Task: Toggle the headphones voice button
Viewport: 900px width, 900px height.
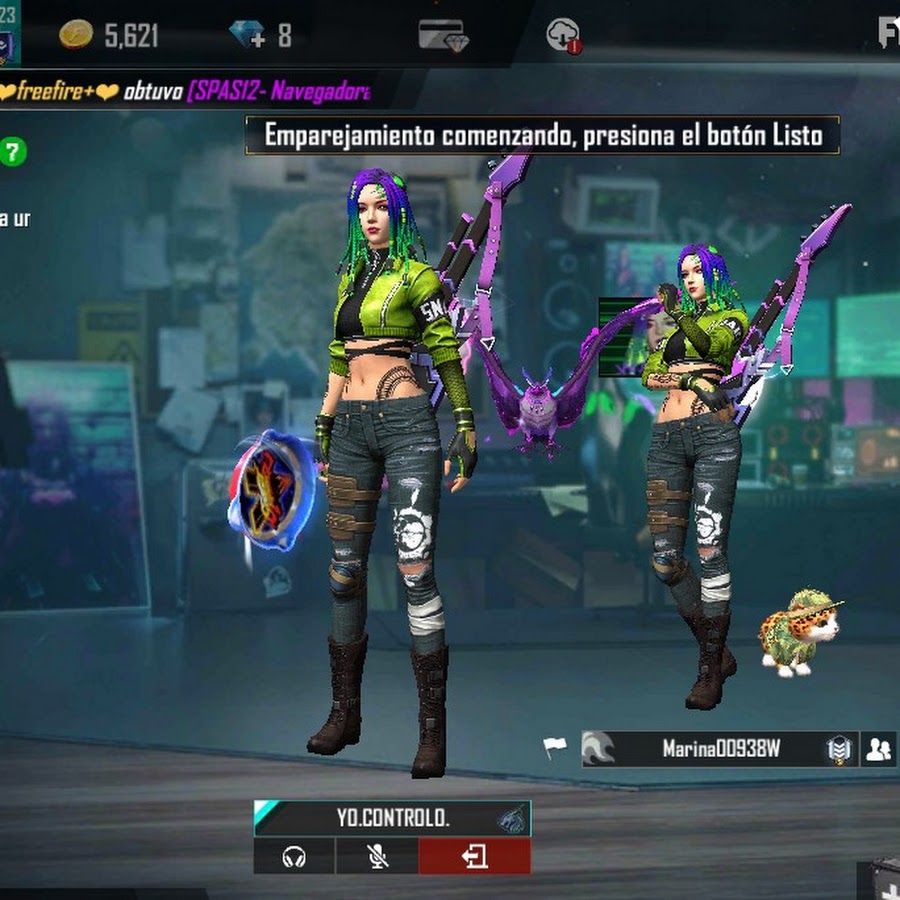Action: [294, 857]
